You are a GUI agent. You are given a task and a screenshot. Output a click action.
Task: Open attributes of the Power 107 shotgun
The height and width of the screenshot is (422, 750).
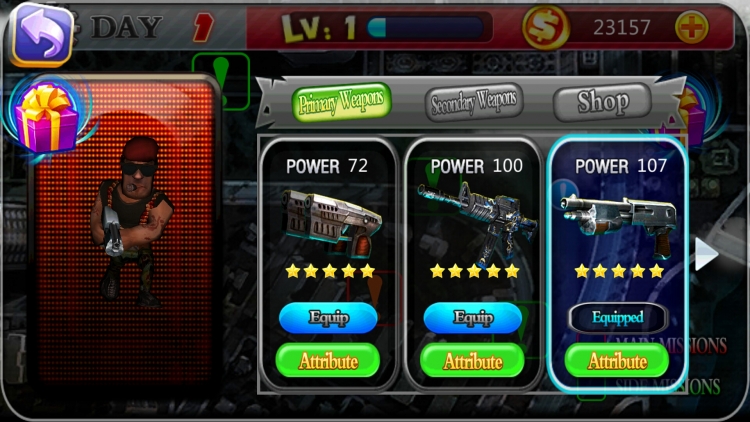[x=617, y=360]
